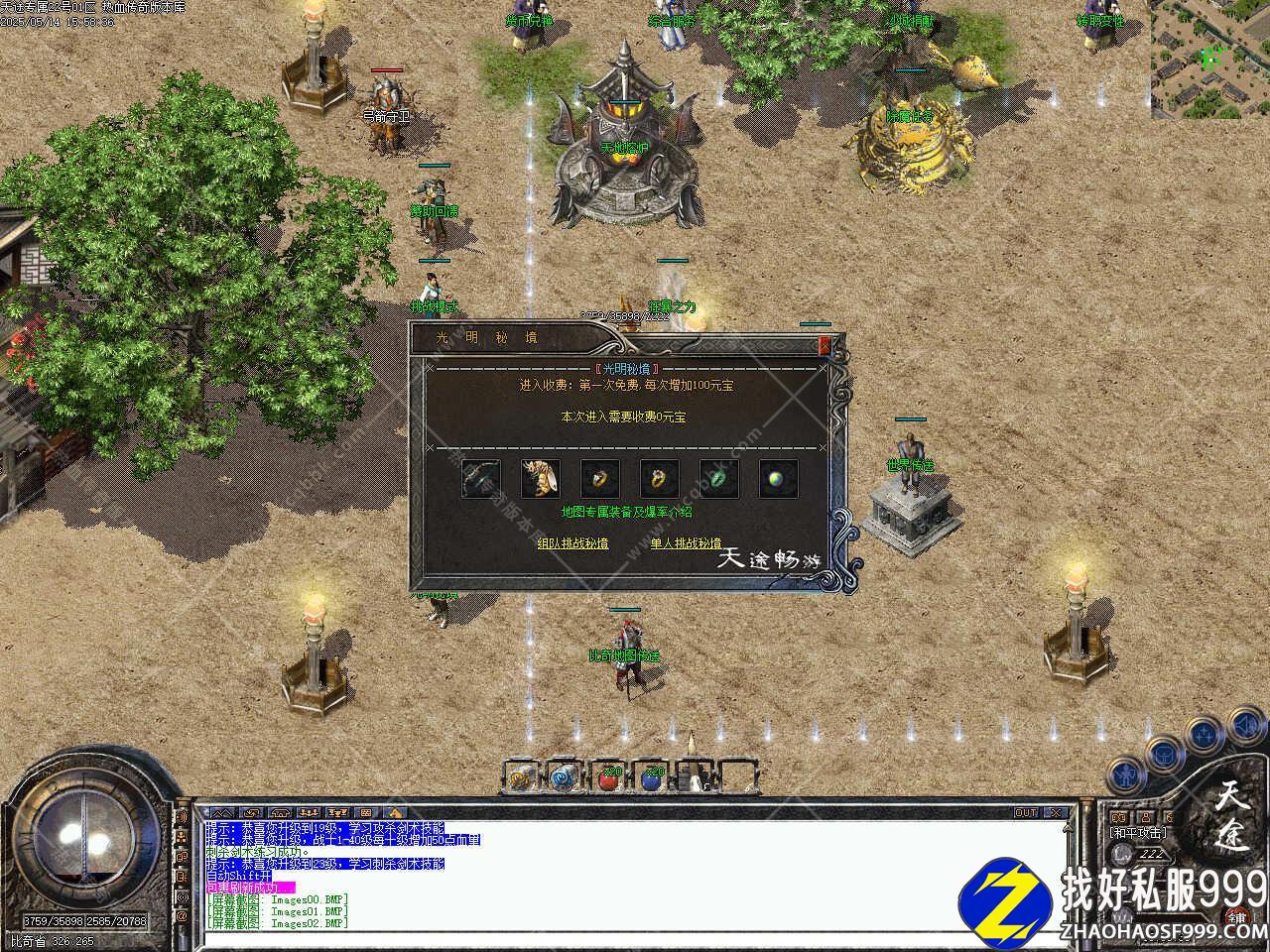Close the chat panel with X button

[1058, 813]
